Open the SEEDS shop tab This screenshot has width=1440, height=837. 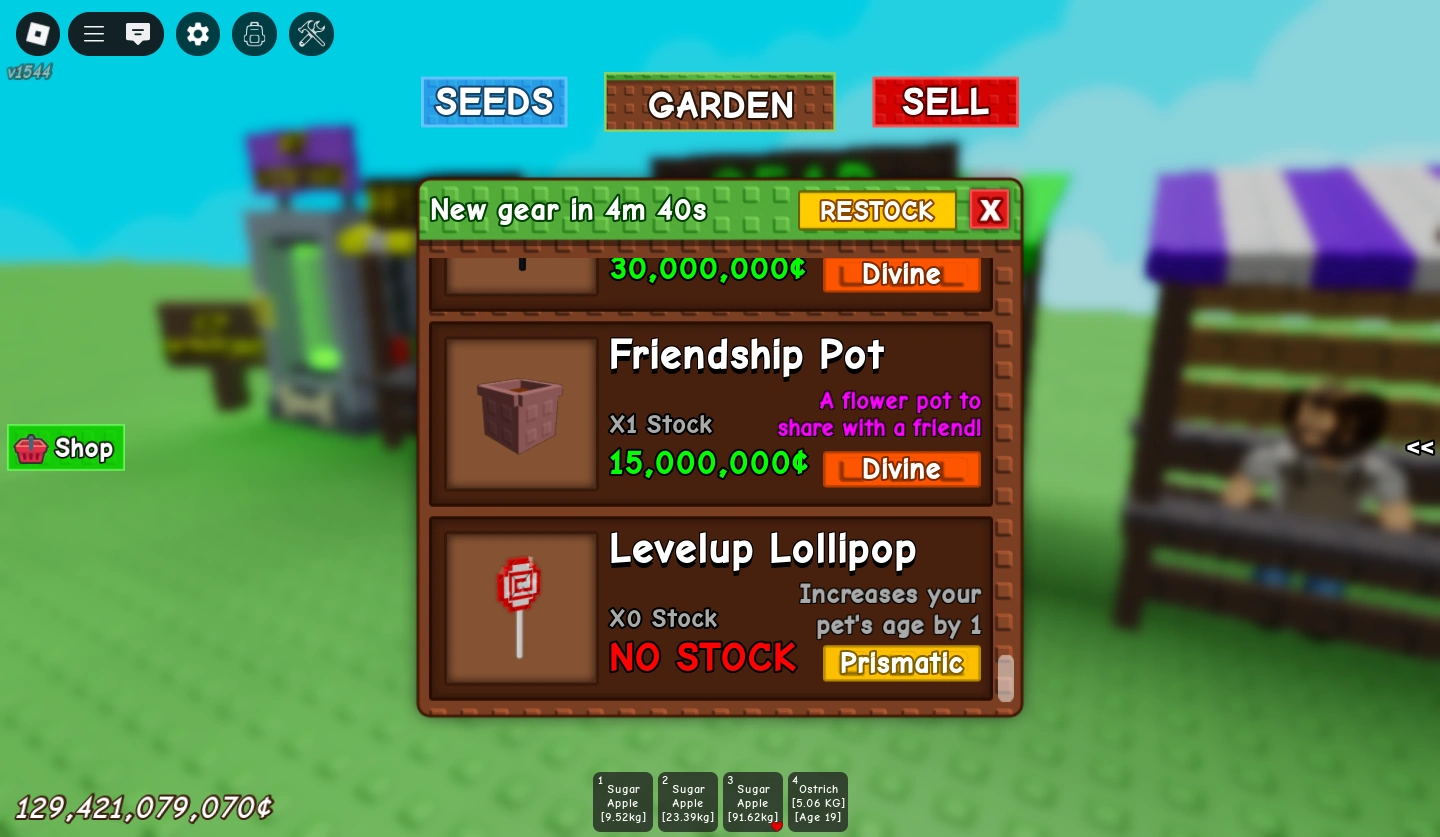(494, 101)
